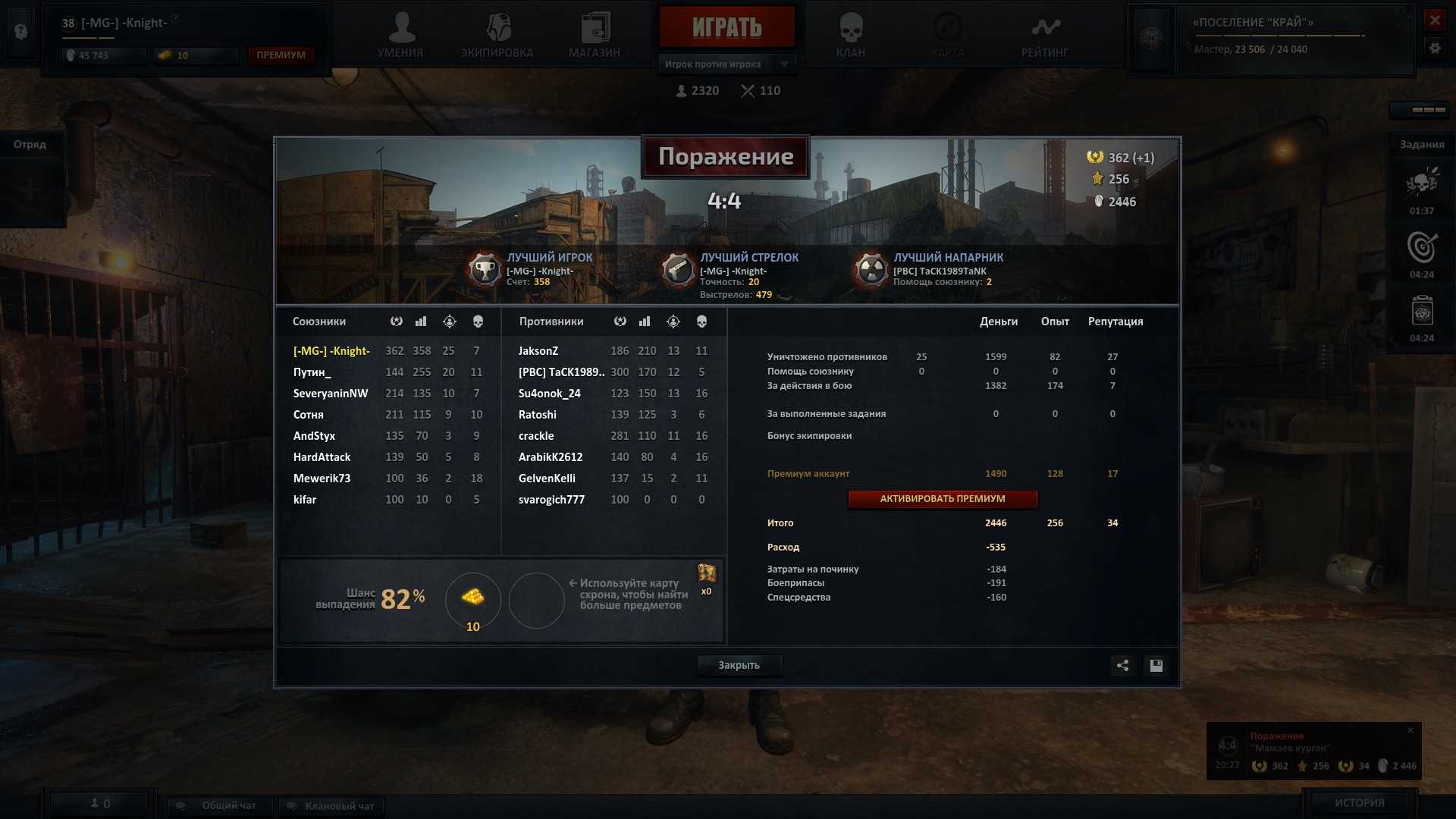Save results with the floppy disk icon

[1156, 666]
